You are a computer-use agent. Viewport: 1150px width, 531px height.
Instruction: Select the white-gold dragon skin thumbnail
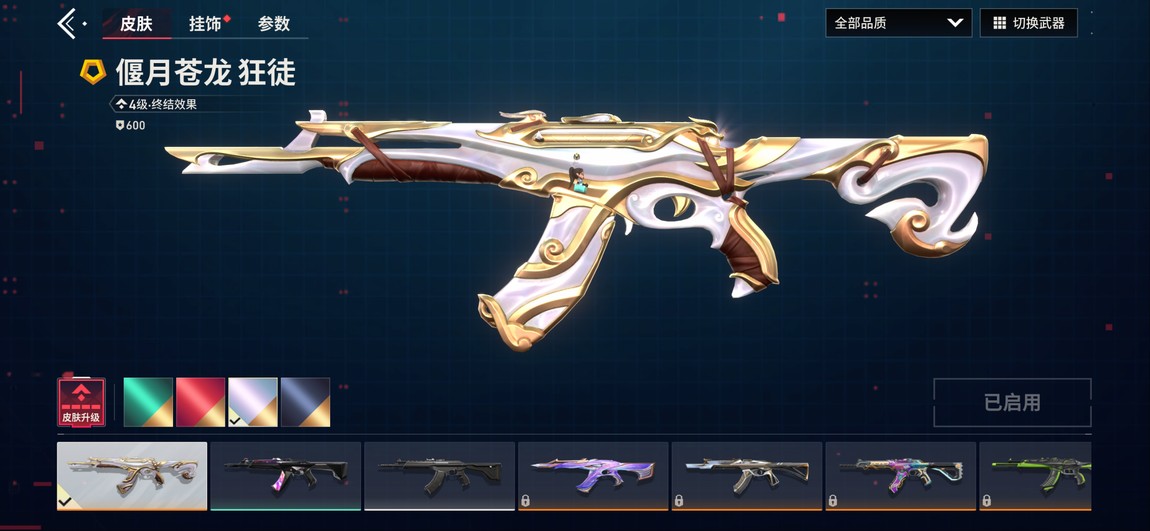pyautogui.click(x=132, y=475)
